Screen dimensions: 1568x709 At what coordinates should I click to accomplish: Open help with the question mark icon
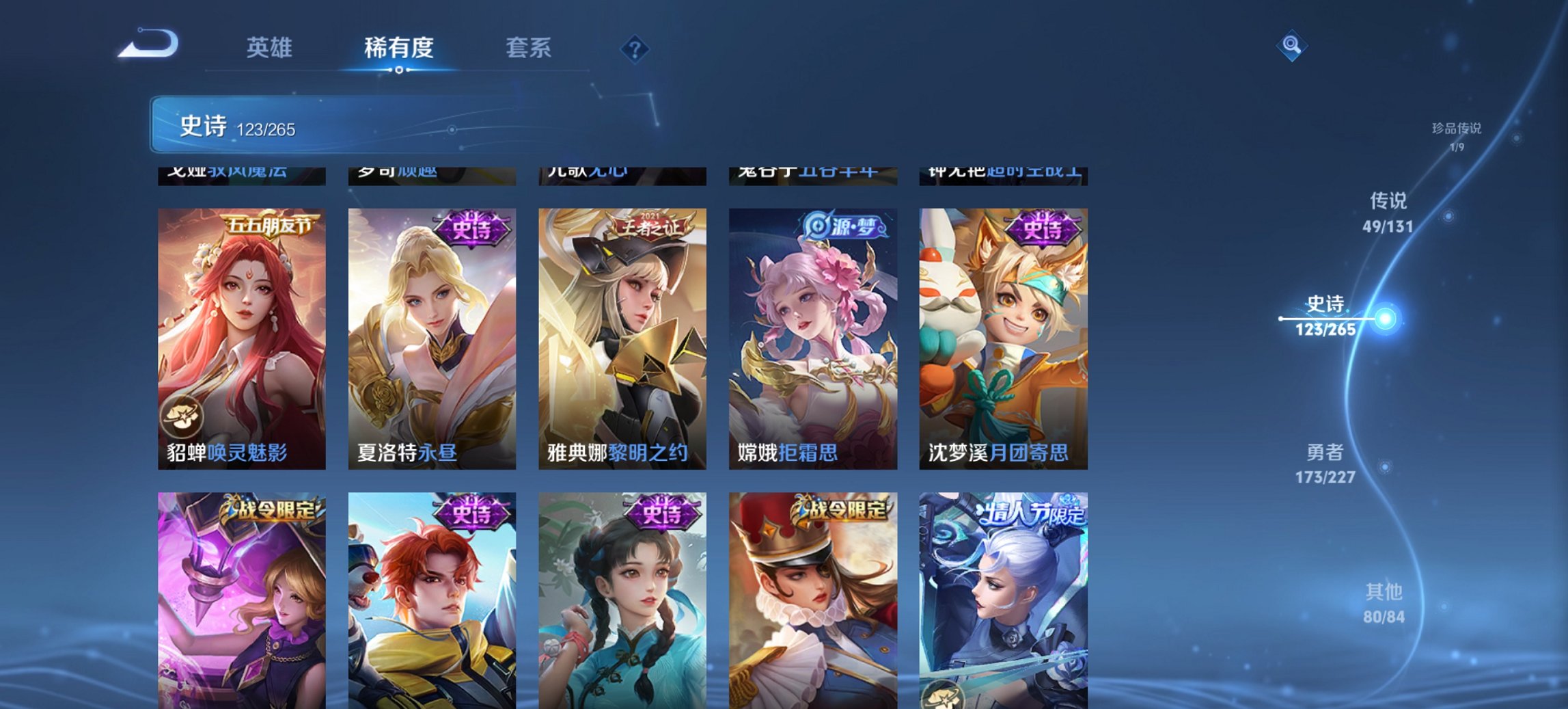[x=633, y=48]
